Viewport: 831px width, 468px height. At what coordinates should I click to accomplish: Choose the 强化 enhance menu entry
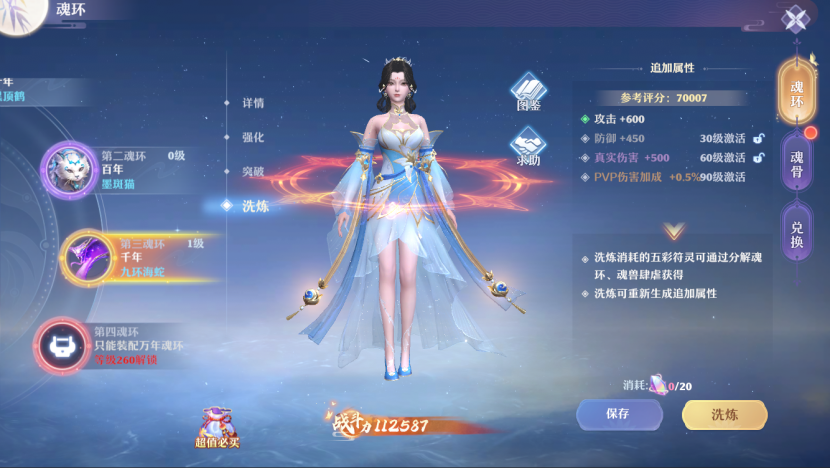point(253,137)
